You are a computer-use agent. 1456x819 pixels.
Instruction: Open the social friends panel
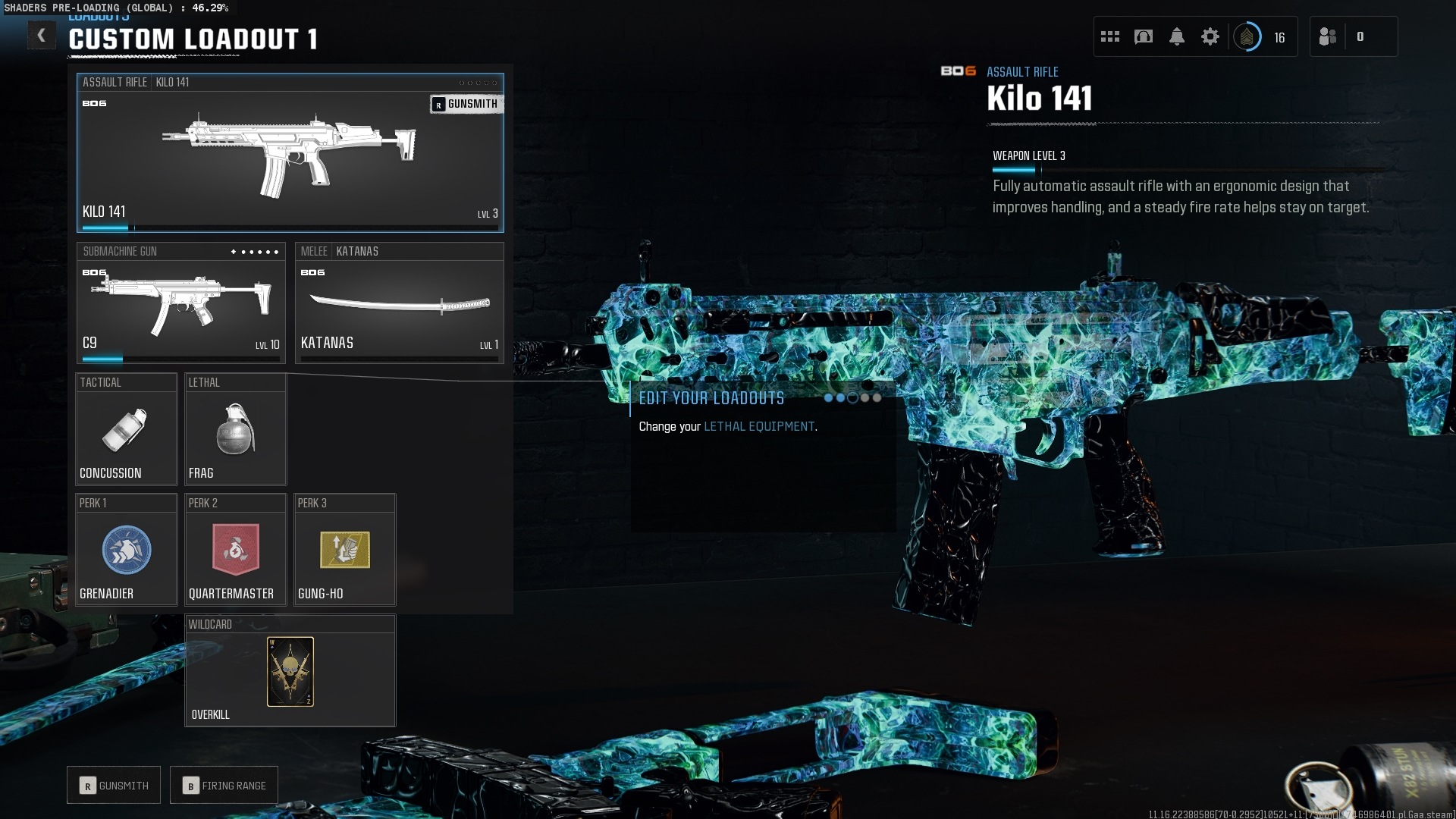(1329, 36)
